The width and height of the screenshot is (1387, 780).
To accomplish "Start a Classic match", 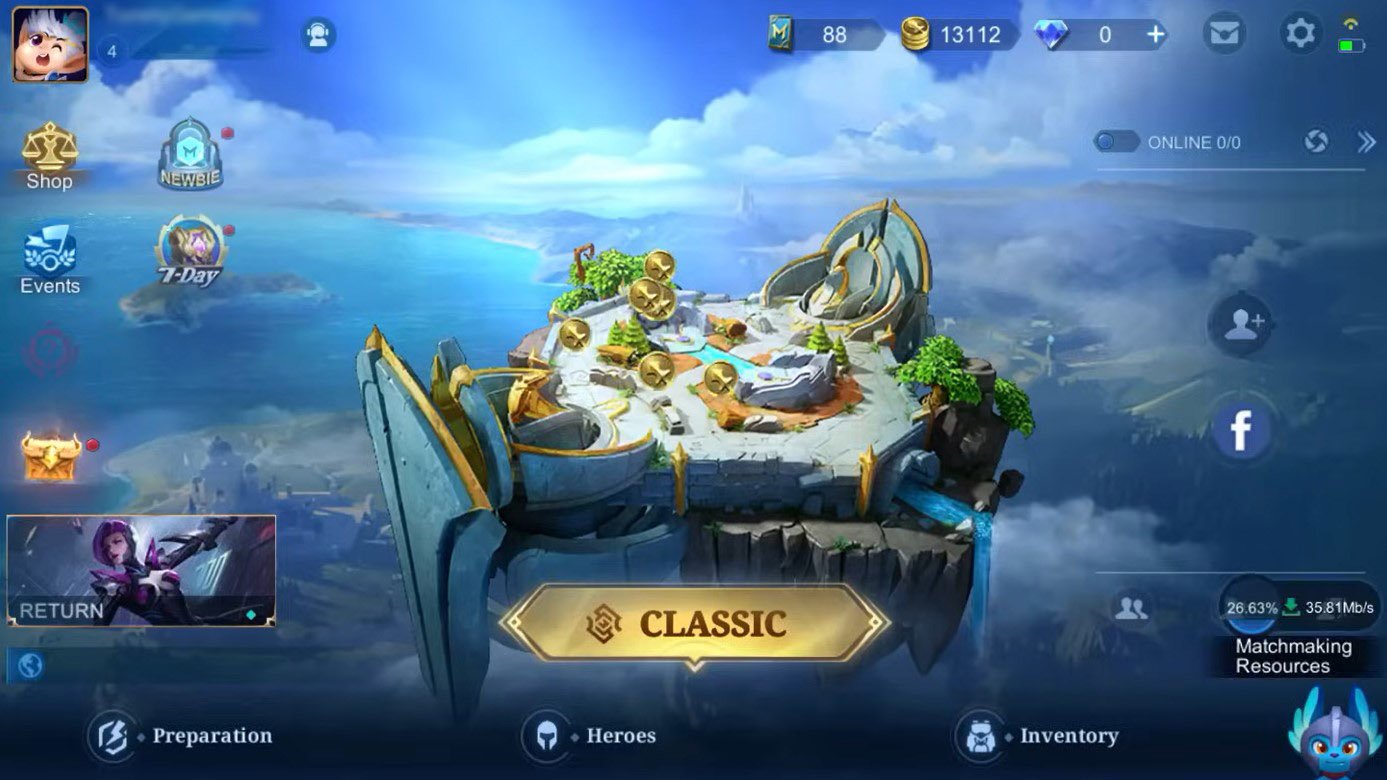I will click(x=693, y=623).
